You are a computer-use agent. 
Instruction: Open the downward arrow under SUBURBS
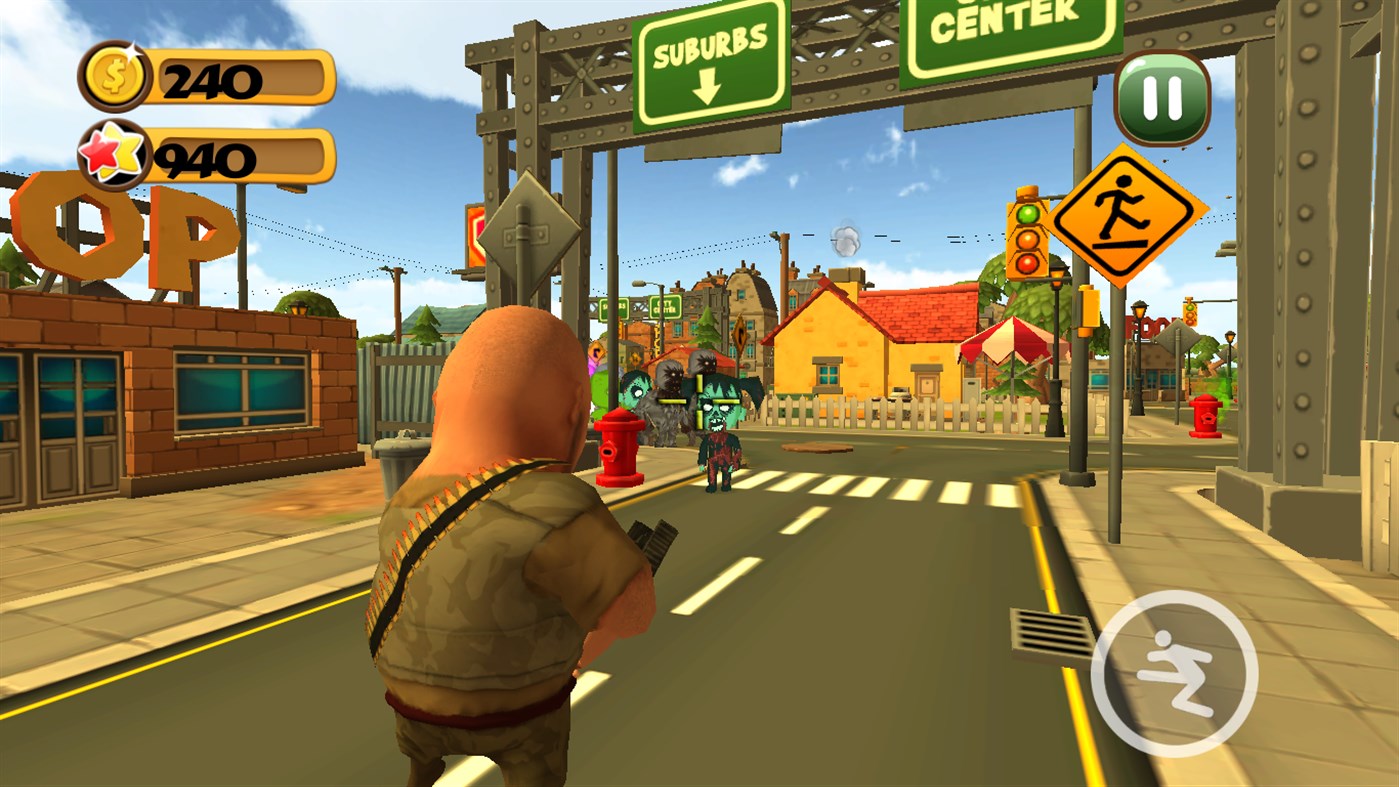point(706,87)
